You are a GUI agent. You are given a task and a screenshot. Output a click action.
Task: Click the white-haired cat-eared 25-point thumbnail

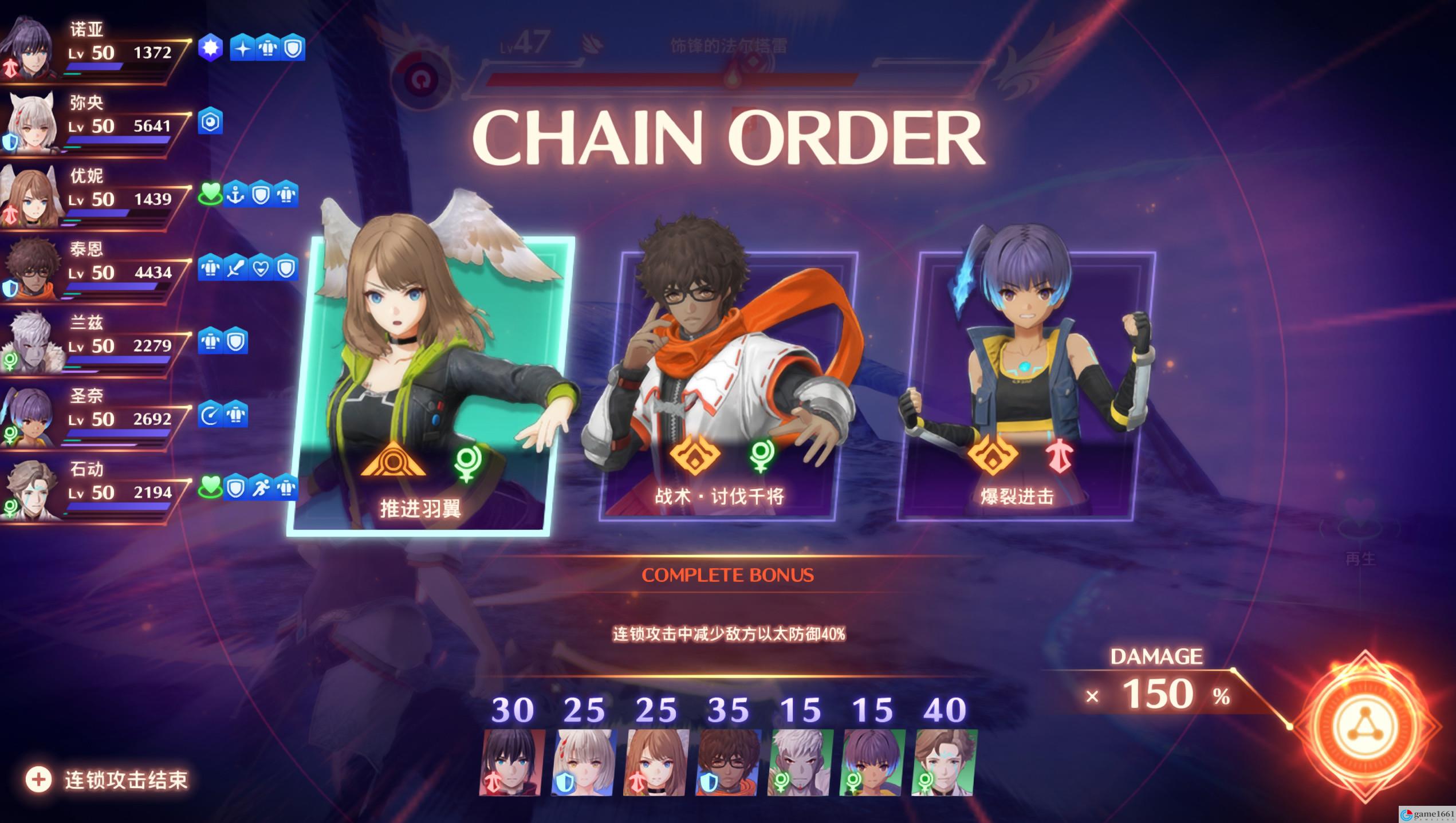pos(584,762)
